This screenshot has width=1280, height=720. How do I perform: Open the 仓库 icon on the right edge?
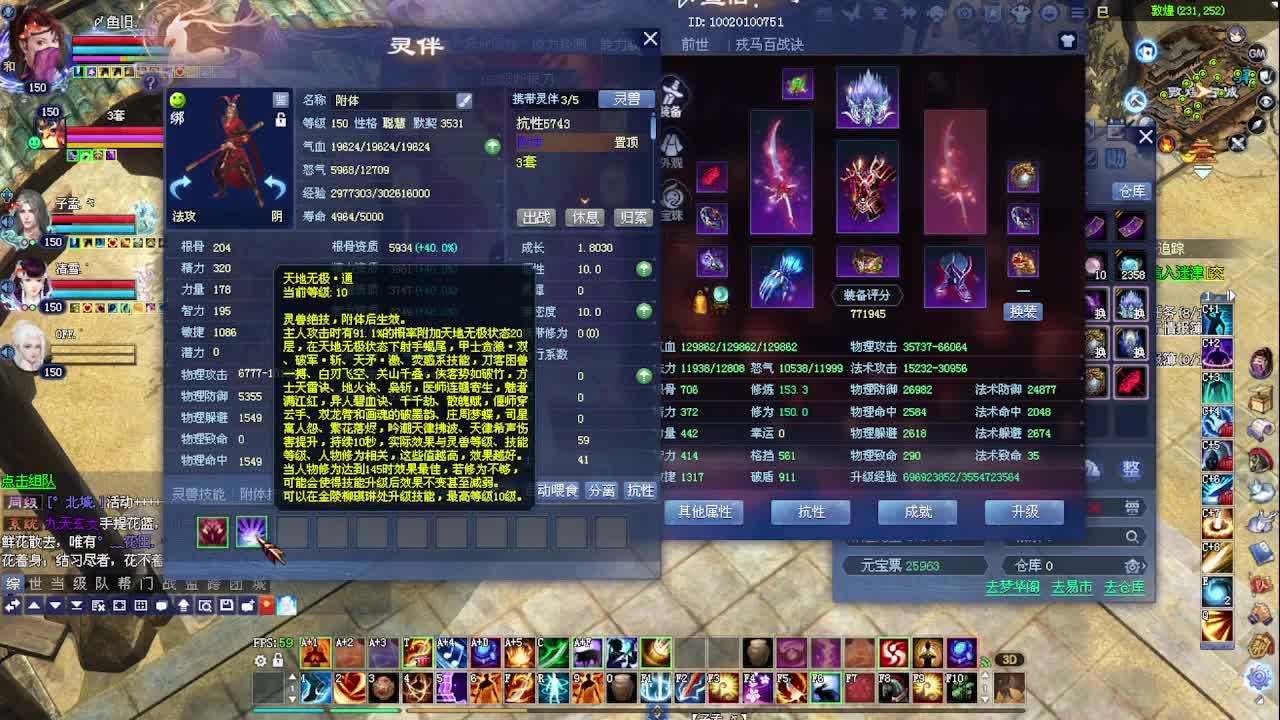[x=1132, y=191]
